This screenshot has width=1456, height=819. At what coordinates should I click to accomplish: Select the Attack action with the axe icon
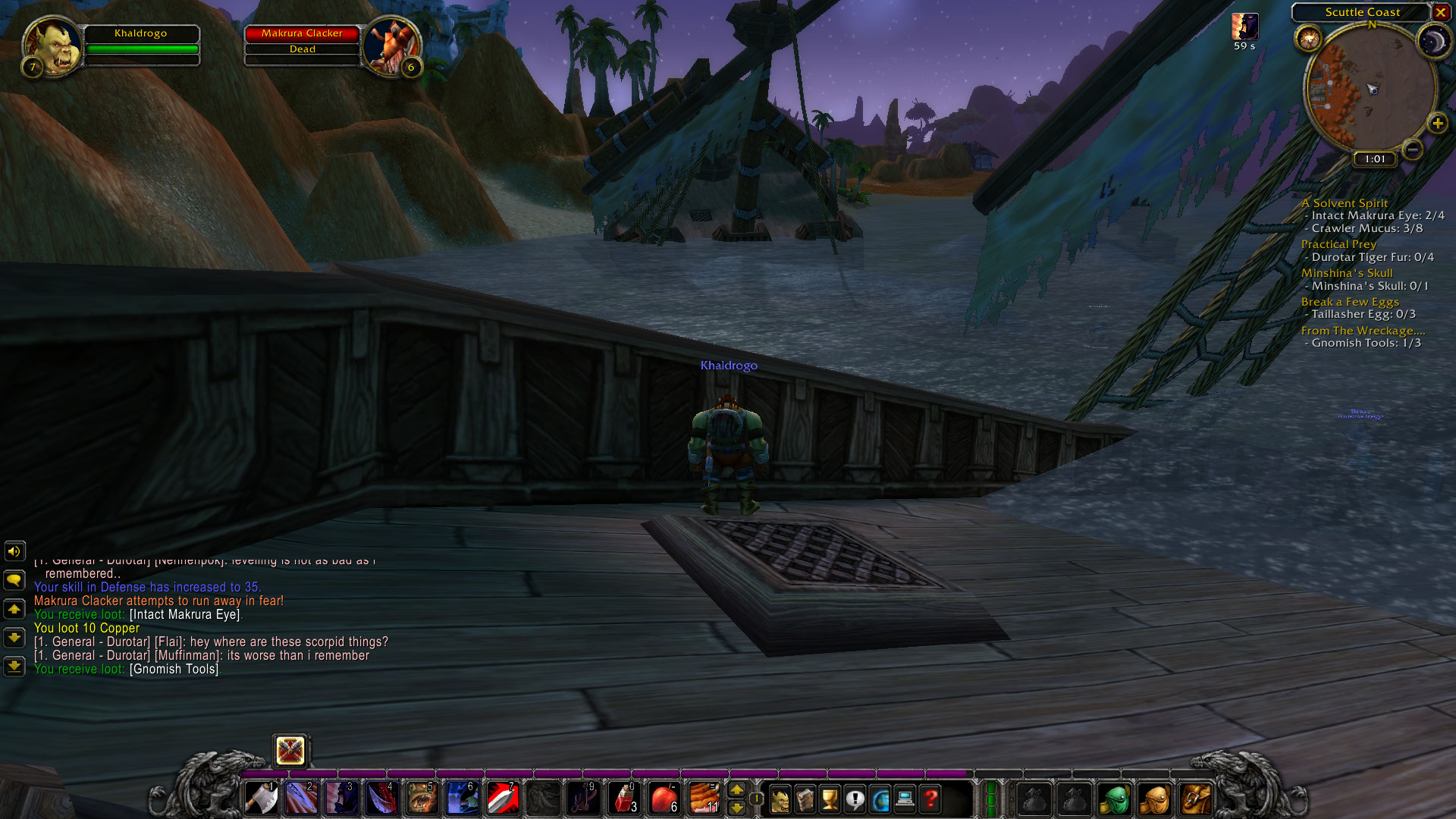(x=261, y=798)
